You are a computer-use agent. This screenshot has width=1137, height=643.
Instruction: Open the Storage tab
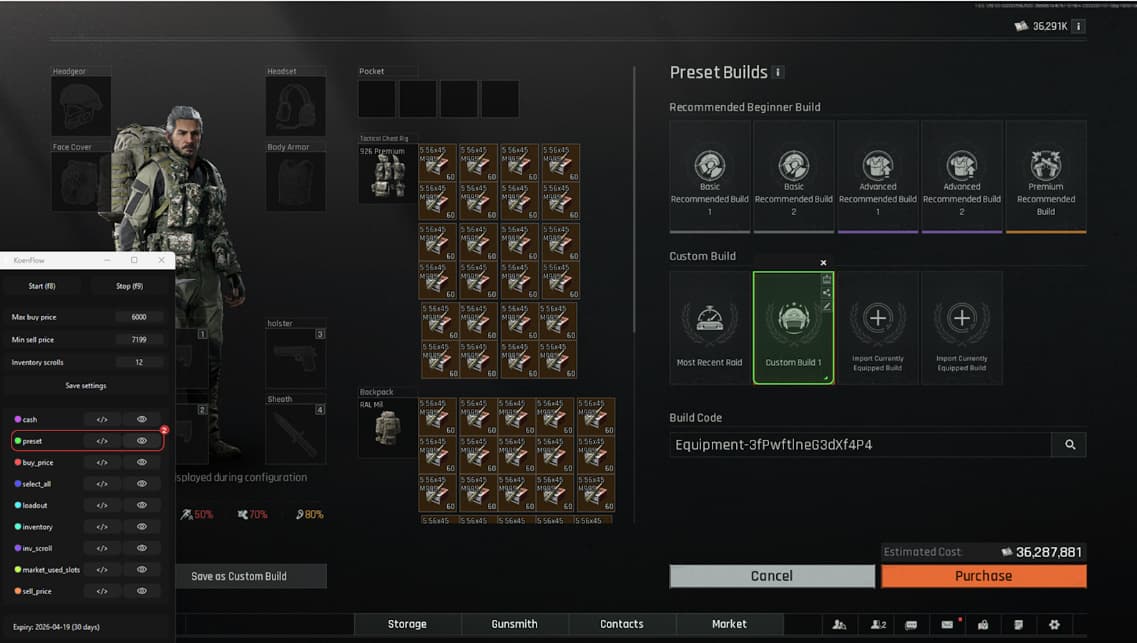tap(407, 624)
